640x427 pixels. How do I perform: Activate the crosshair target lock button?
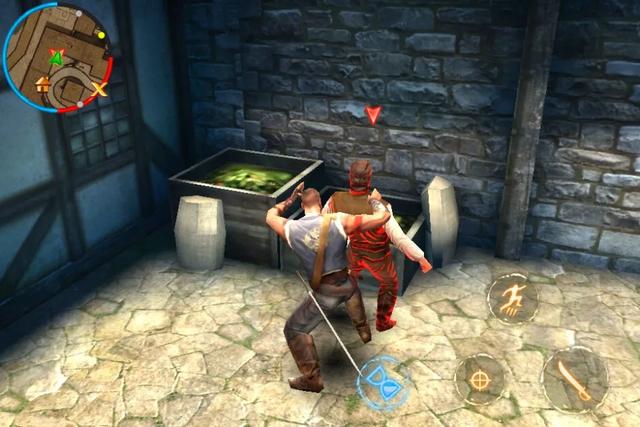pyautogui.click(x=480, y=380)
